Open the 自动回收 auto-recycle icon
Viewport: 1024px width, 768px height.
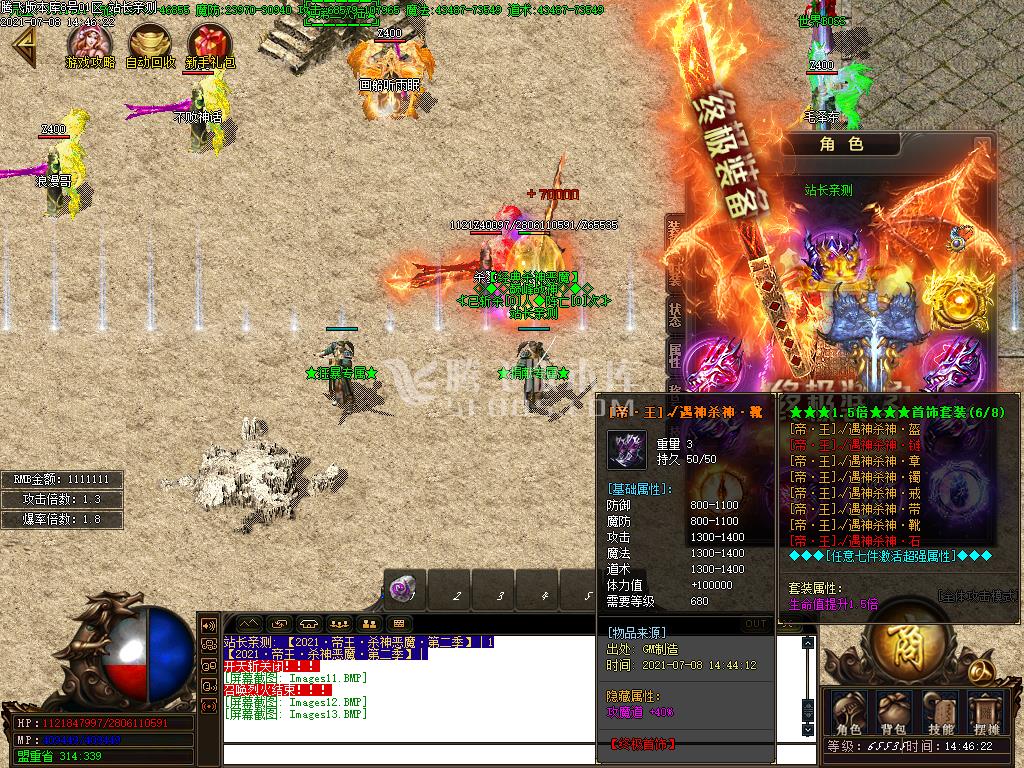point(150,42)
